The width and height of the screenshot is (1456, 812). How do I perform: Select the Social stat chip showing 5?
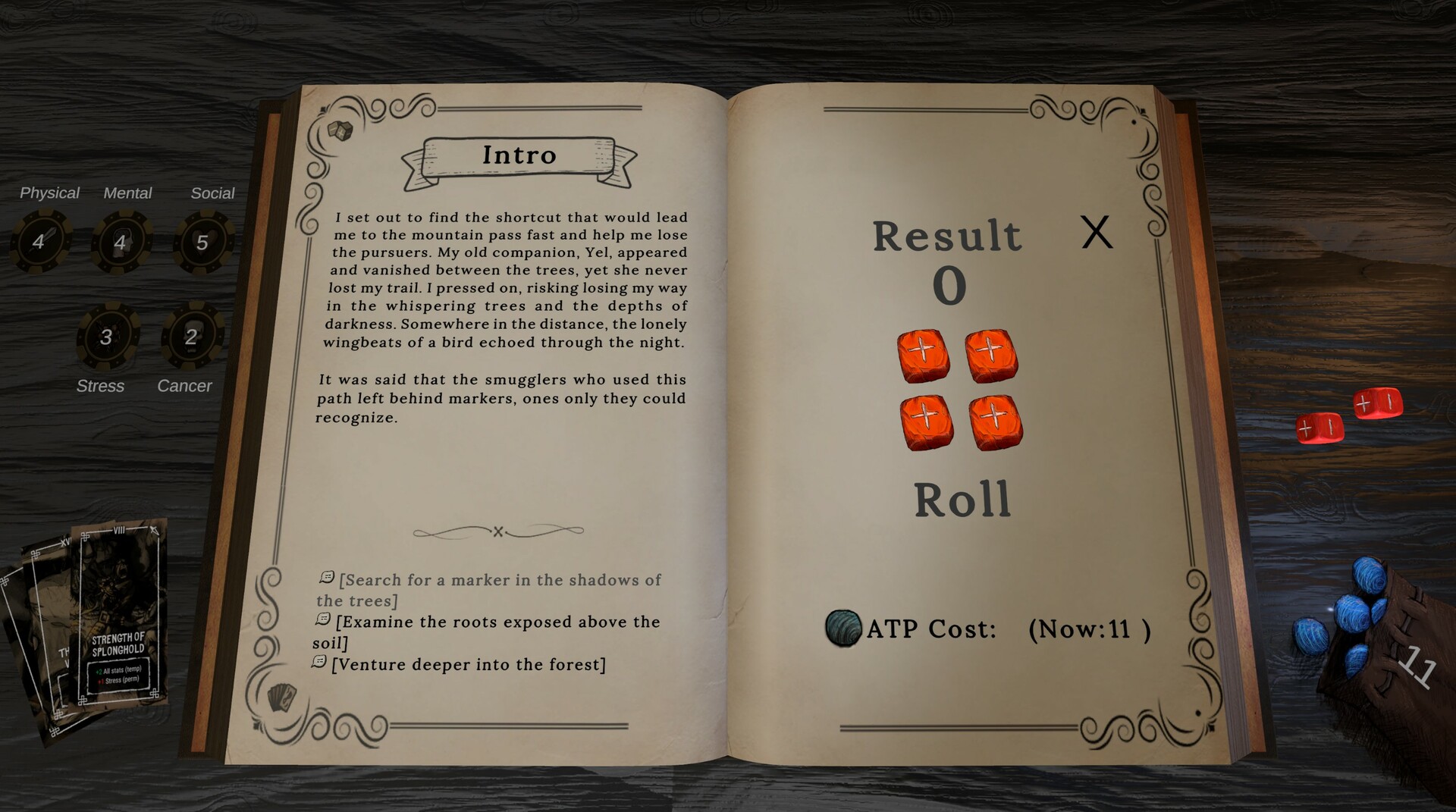coord(203,241)
